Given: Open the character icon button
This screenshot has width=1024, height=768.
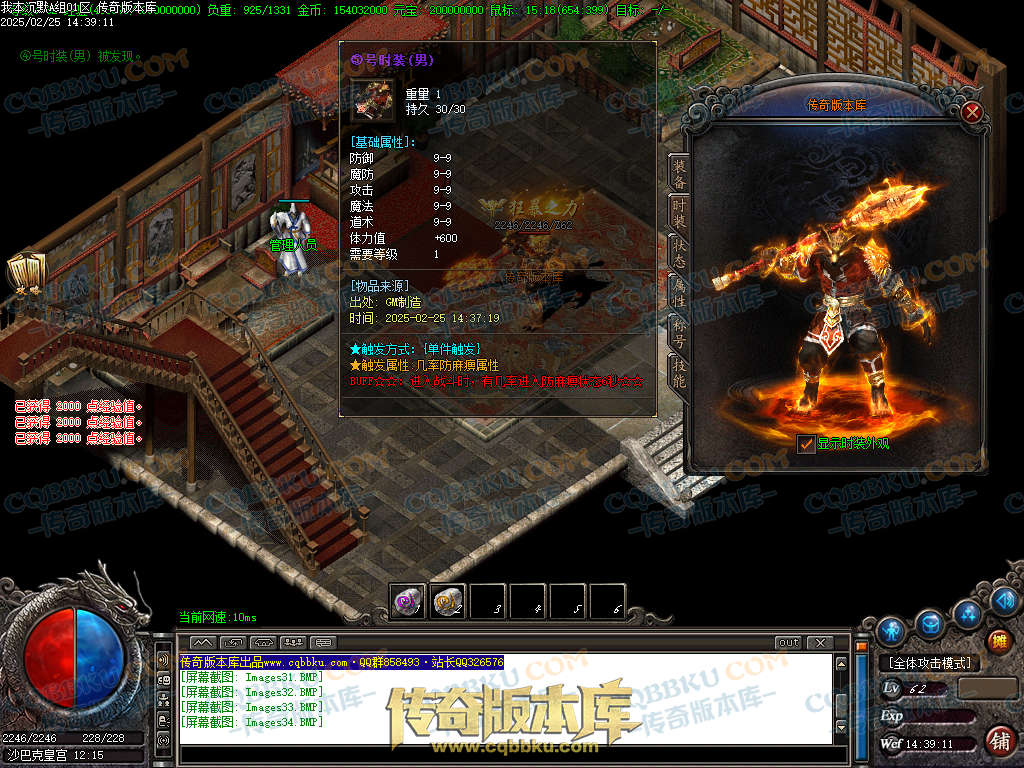Looking at the screenshot, I should (x=891, y=631).
